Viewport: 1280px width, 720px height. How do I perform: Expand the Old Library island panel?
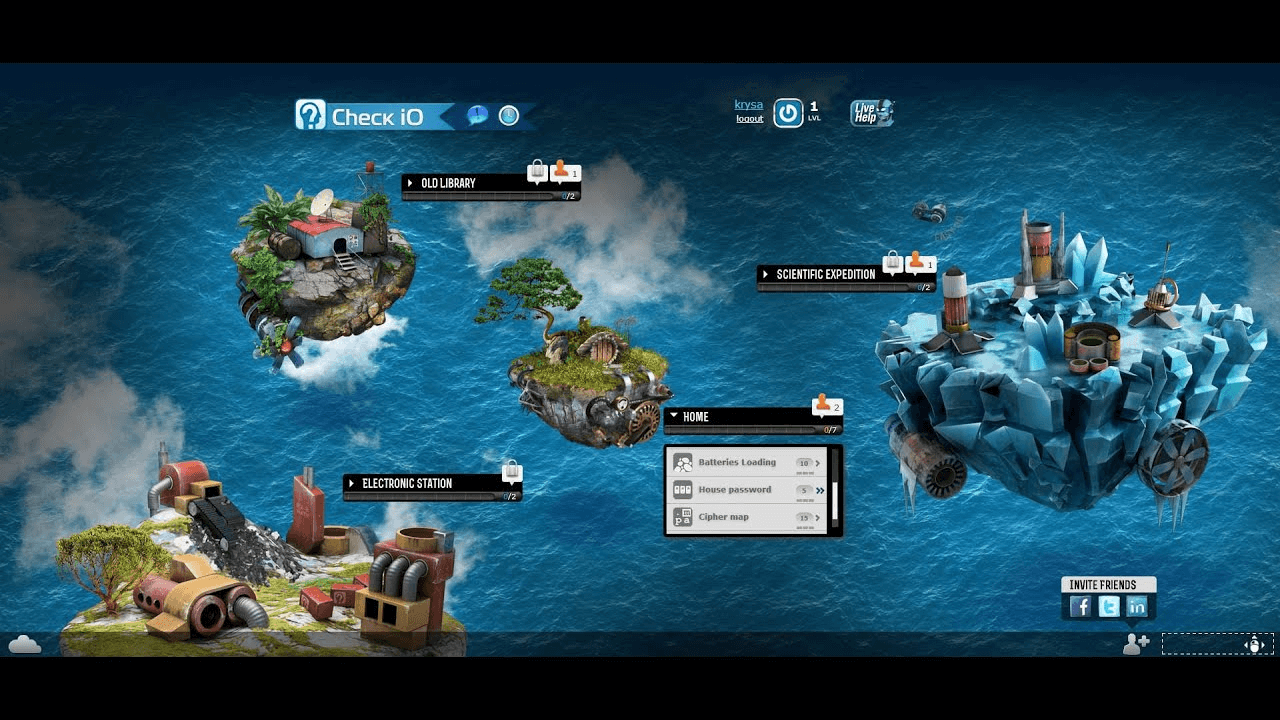(410, 182)
